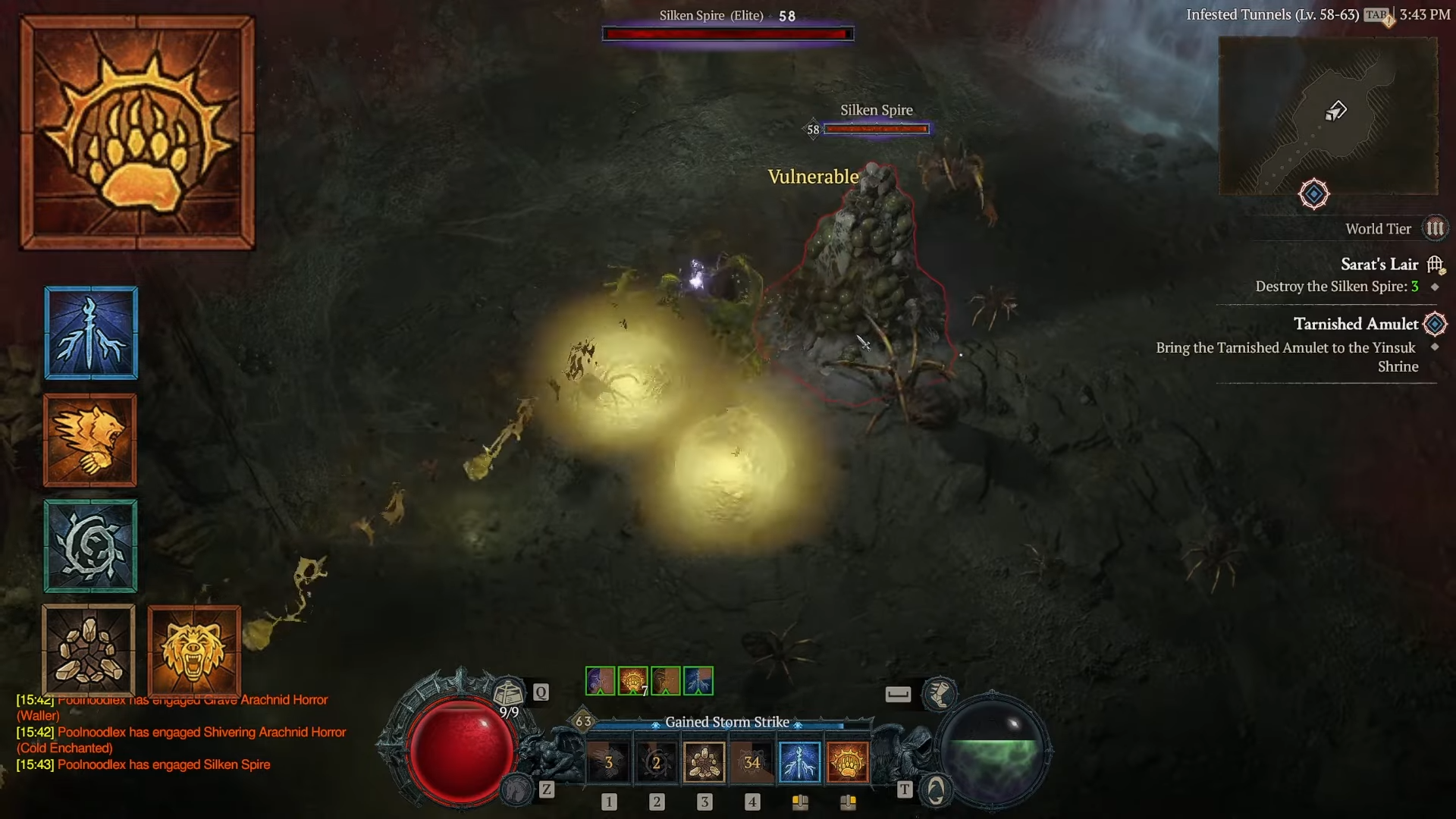Summon the mount with the horse icon

click(518, 790)
